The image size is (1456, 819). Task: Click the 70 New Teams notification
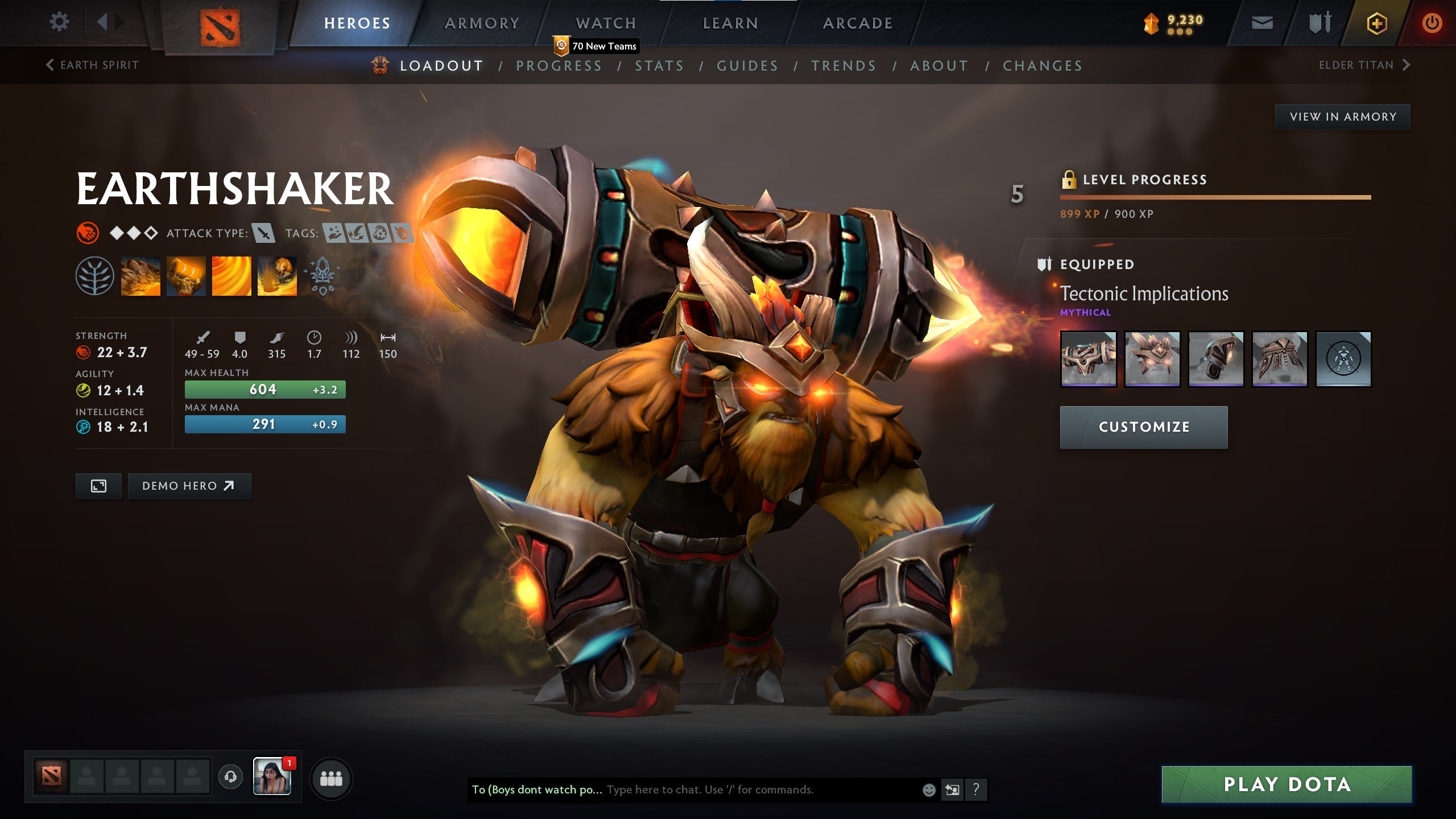coord(594,47)
